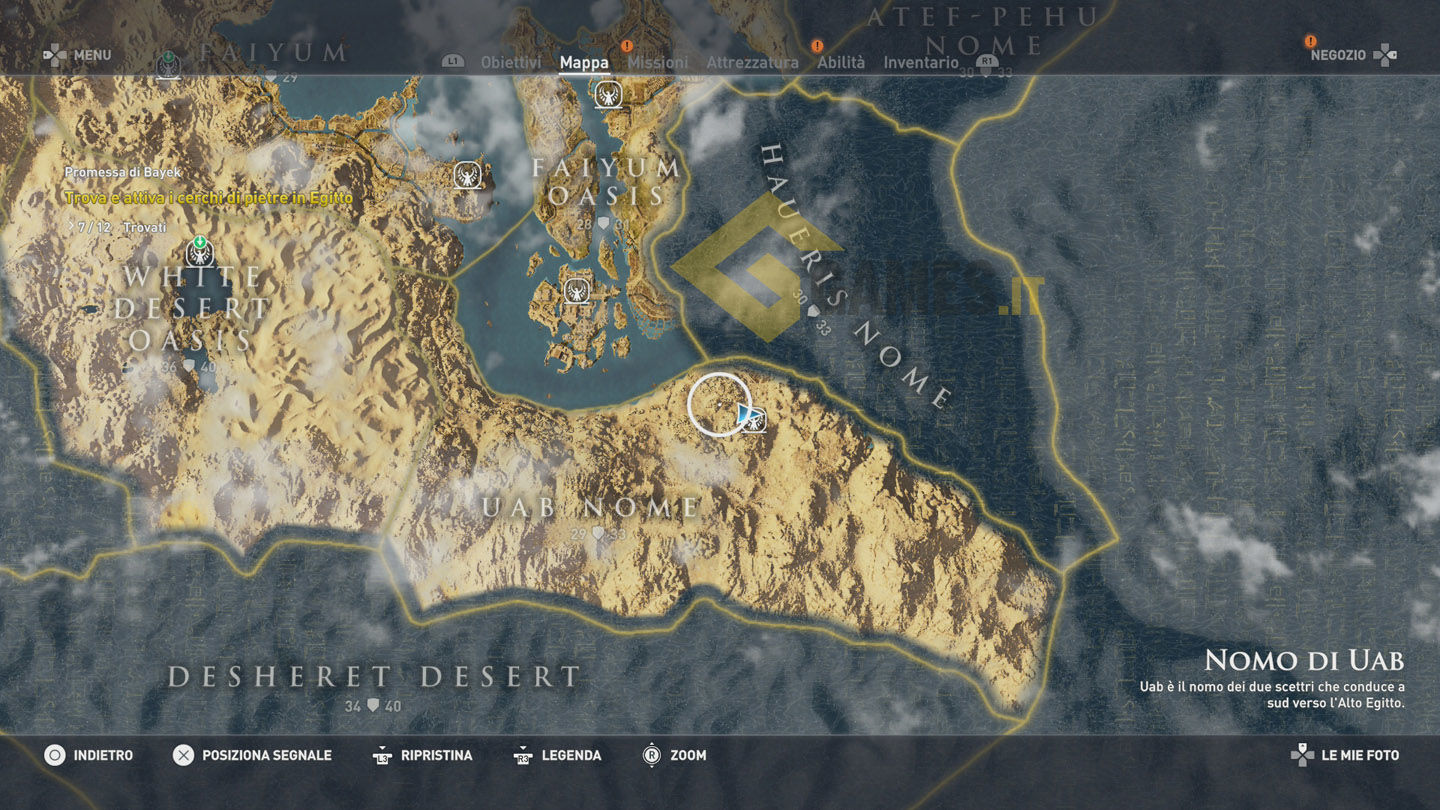The height and width of the screenshot is (810, 1440).
Task: Open the Inventario tab
Action: 920,62
